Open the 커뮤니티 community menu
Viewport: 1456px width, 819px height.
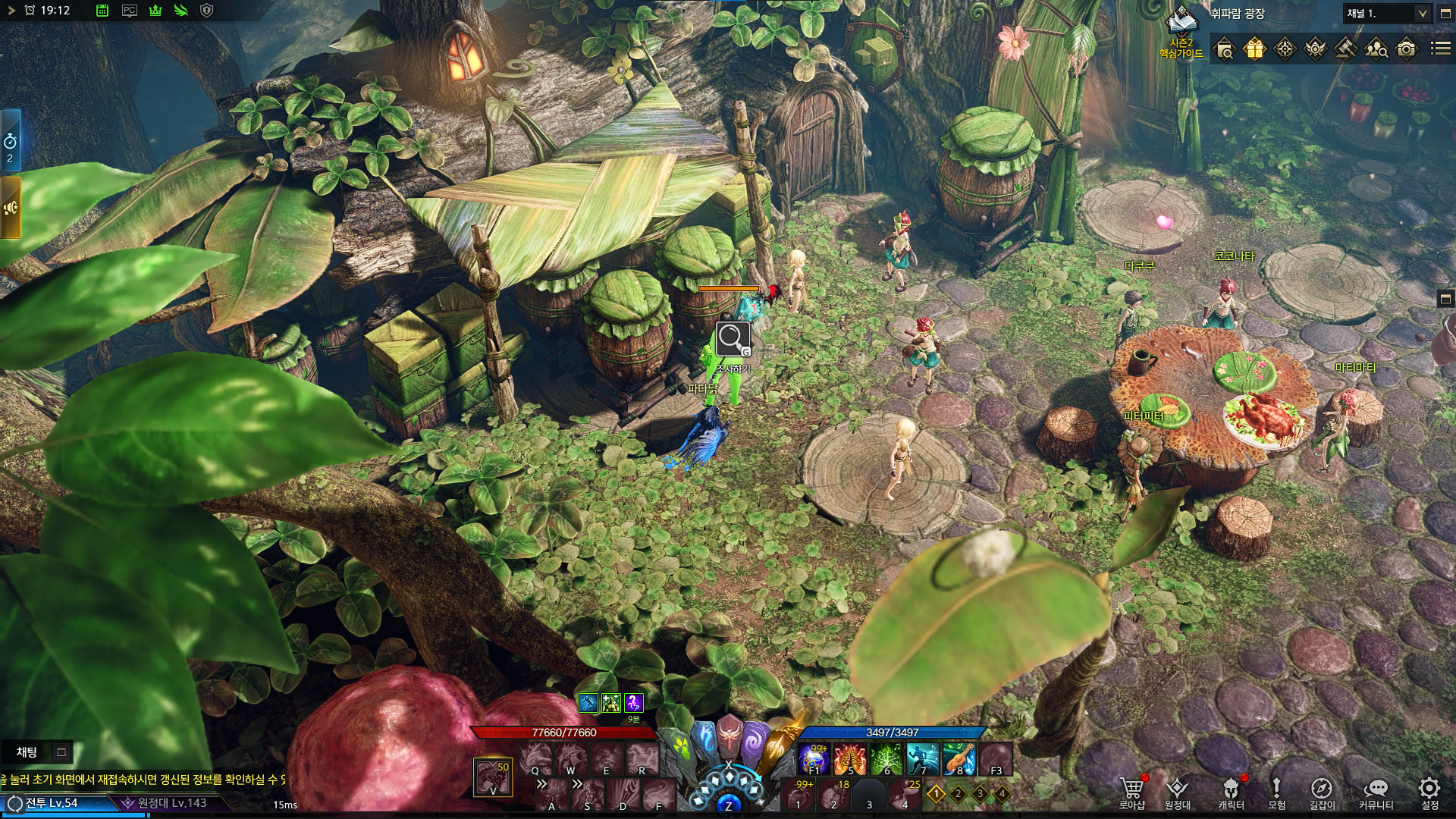pyautogui.click(x=1376, y=791)
